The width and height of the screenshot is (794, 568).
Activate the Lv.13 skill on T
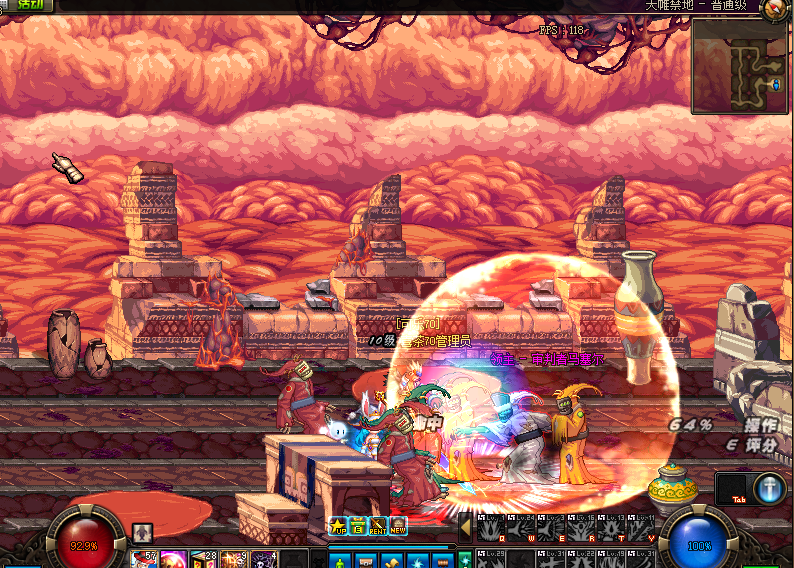tap(613, 528)
